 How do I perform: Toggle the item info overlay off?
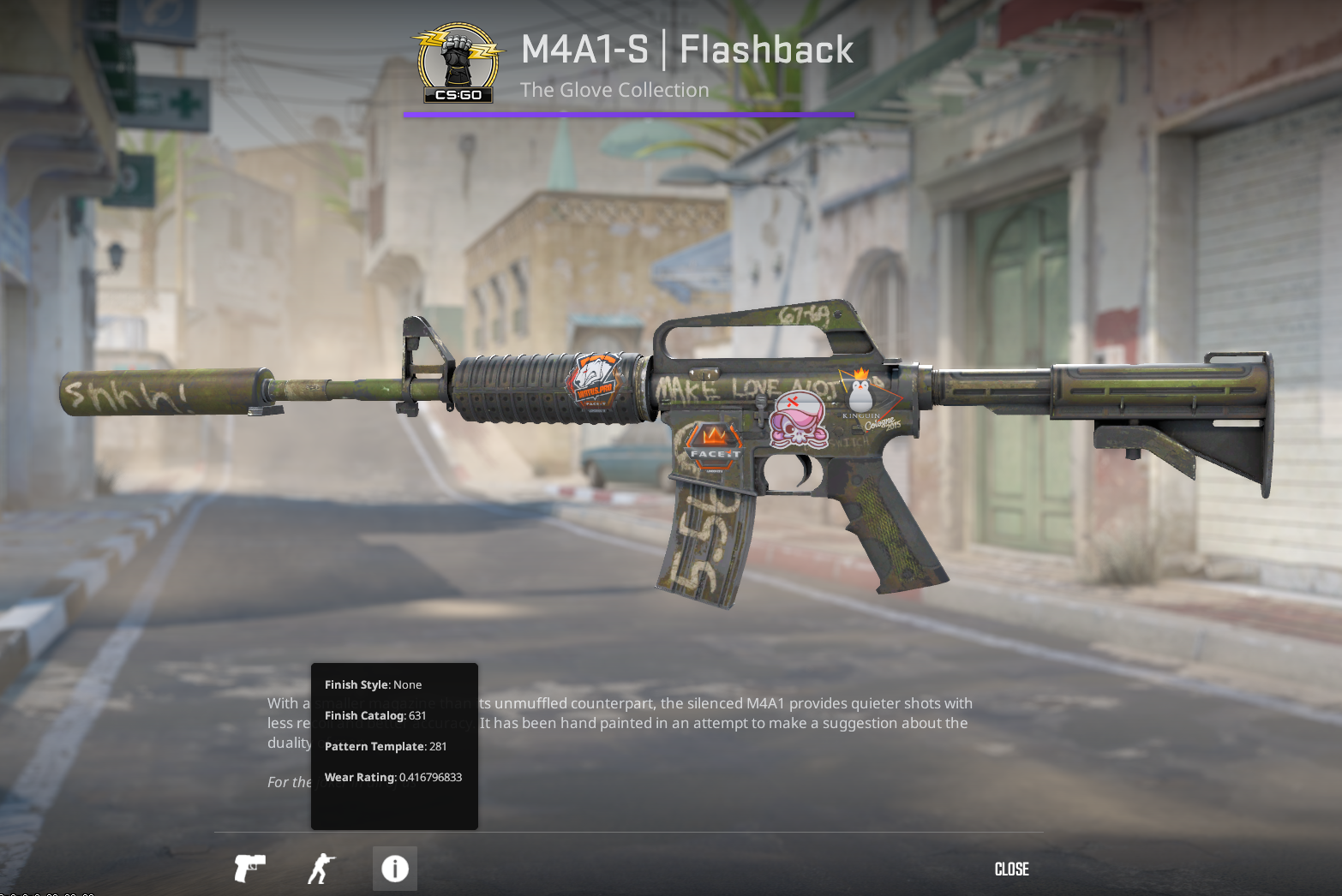(394, 869)
